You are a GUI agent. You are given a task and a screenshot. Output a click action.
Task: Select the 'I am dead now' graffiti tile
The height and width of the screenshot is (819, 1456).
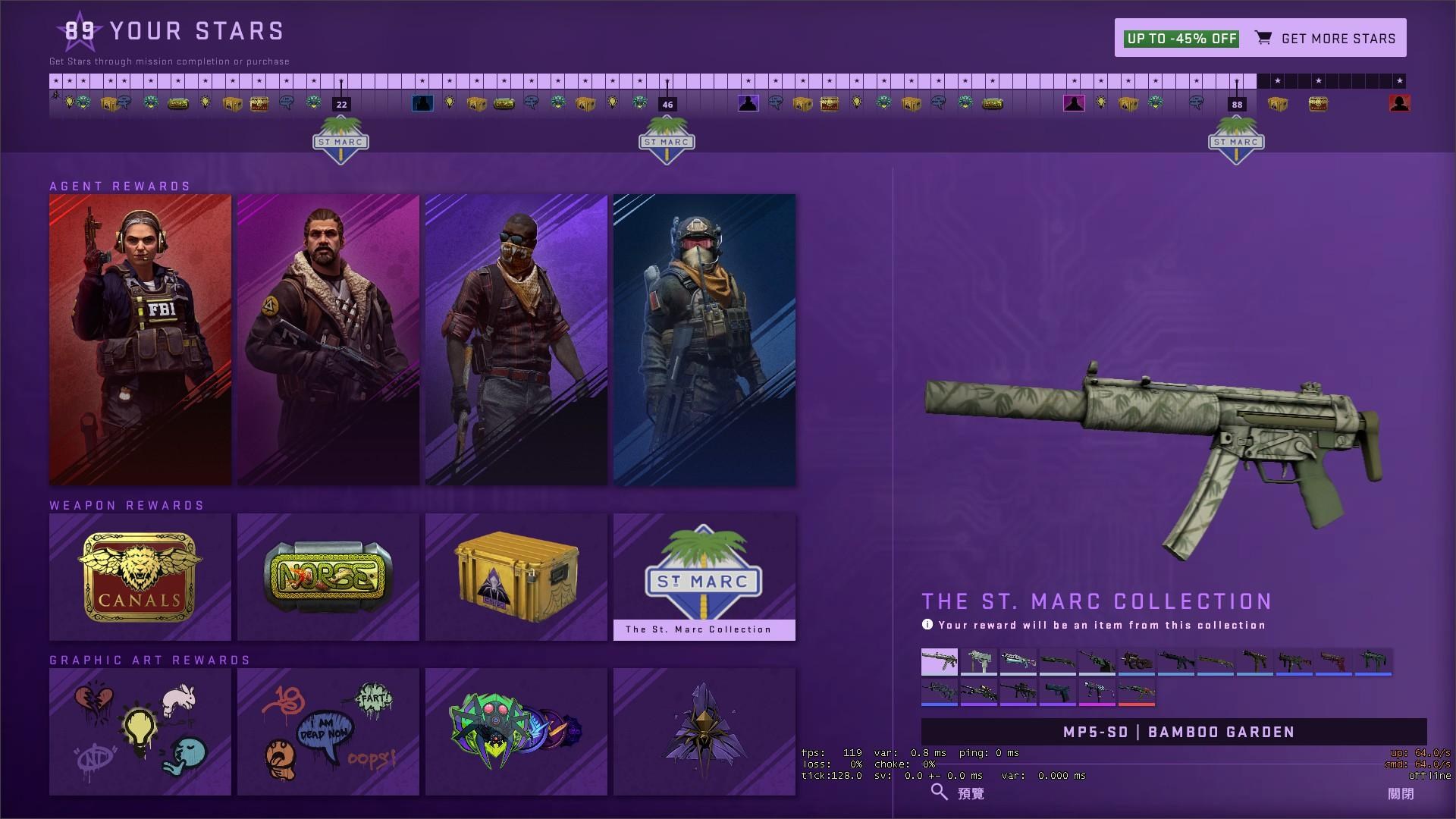coord(328,732)
